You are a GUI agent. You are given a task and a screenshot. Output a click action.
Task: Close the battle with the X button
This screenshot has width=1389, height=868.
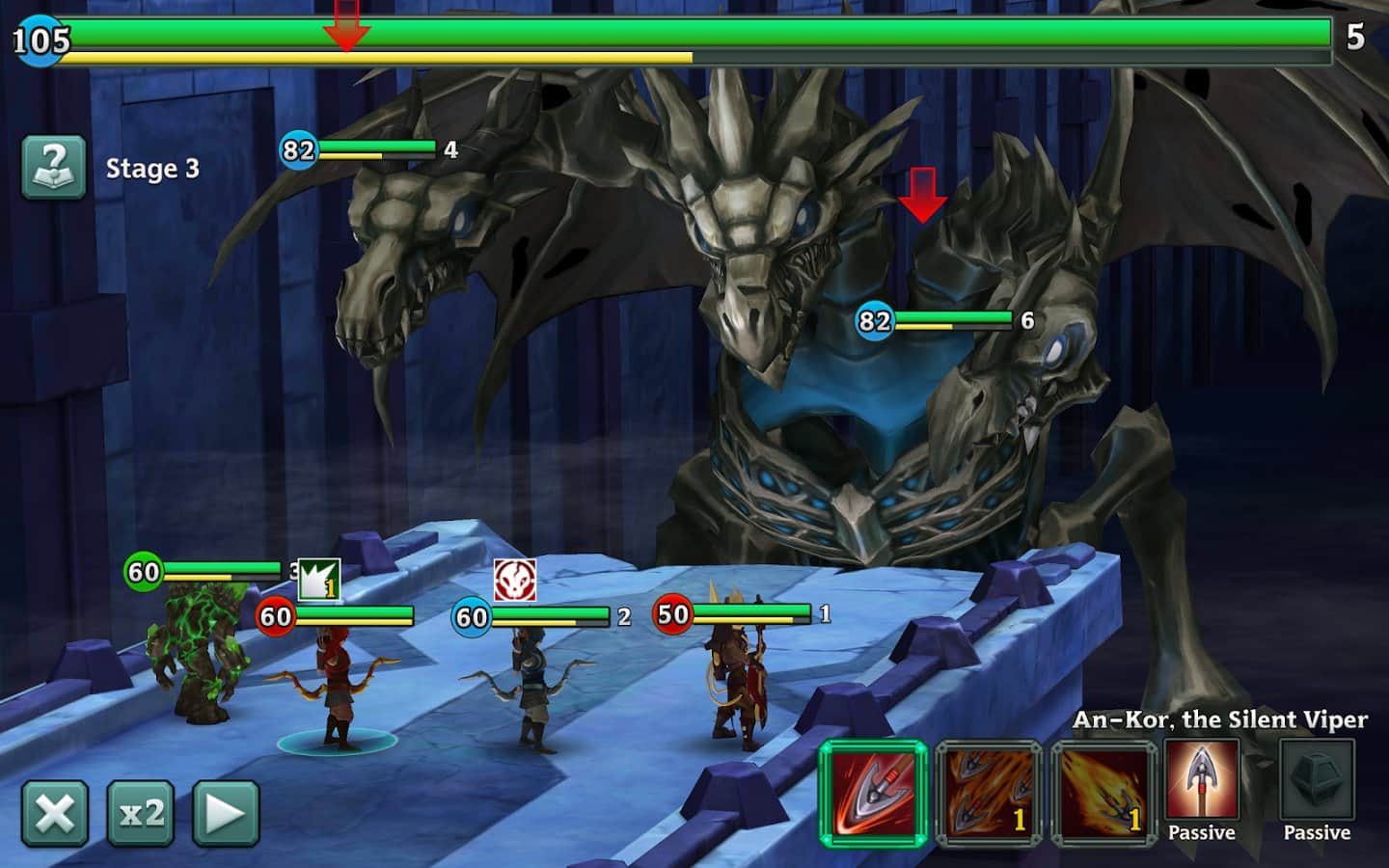click(55, 813)
